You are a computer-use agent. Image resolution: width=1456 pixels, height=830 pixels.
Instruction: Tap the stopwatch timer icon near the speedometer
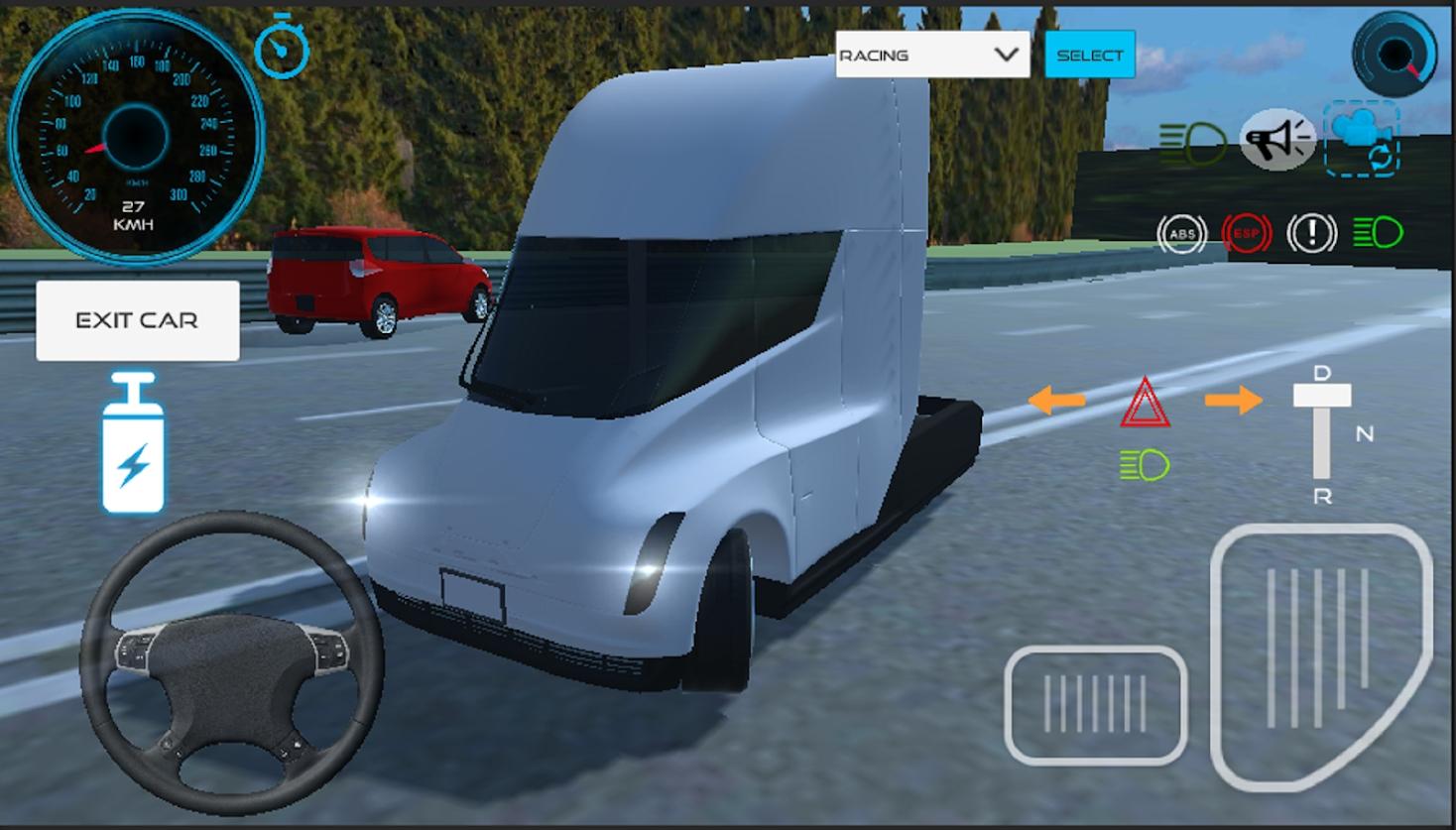pos(281,49)
